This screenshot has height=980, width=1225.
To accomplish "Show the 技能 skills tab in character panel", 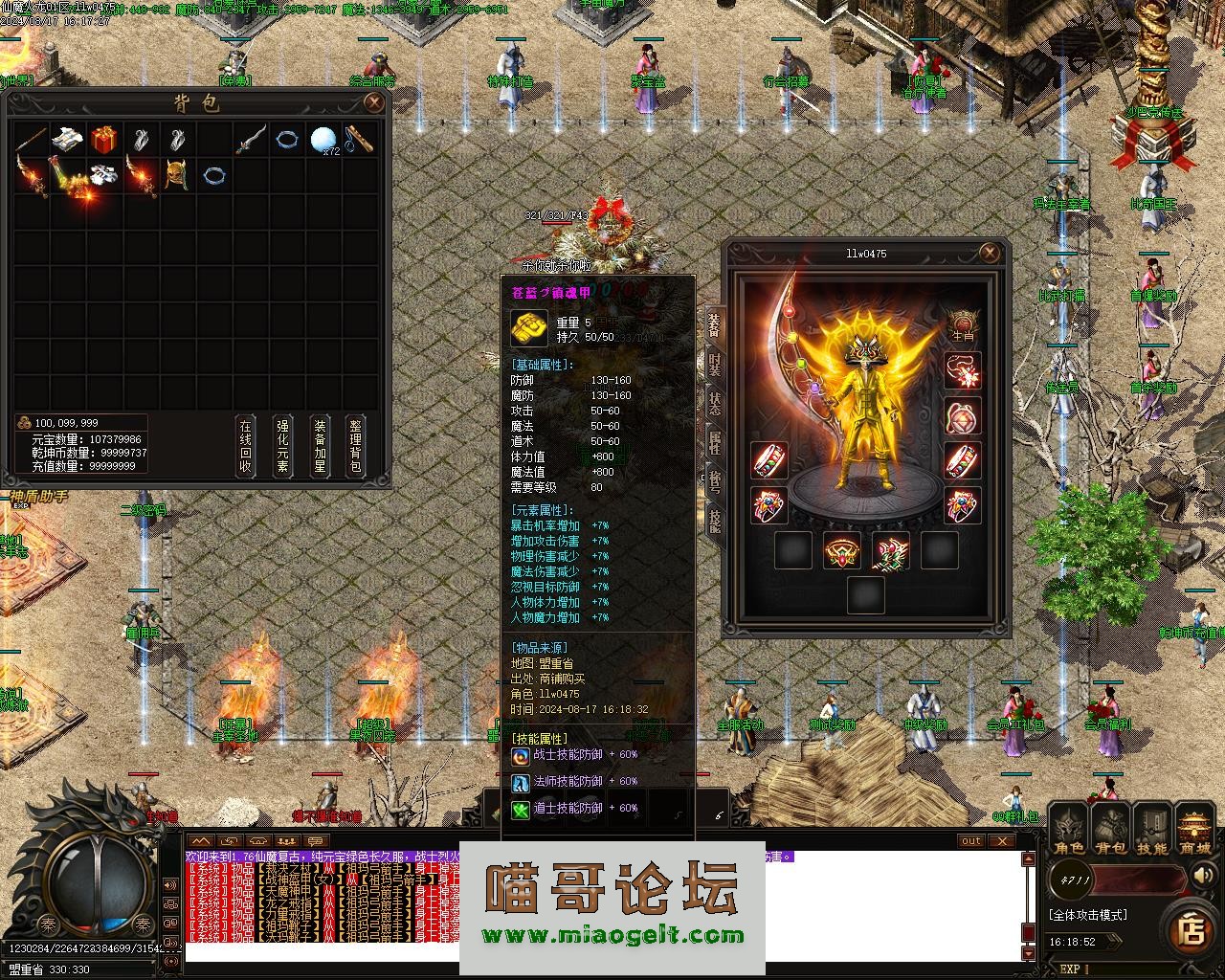I will (x=715, y=520).
